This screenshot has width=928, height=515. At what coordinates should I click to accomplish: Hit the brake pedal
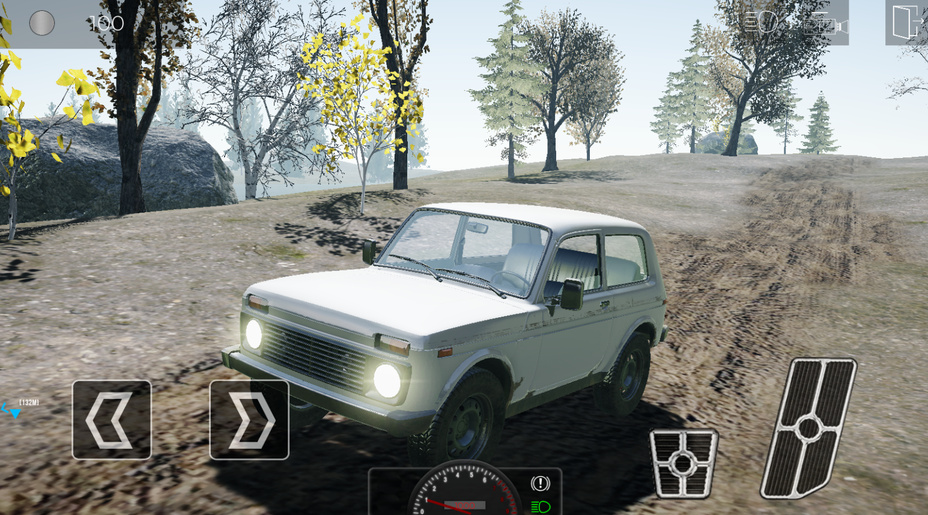point(683,463)
